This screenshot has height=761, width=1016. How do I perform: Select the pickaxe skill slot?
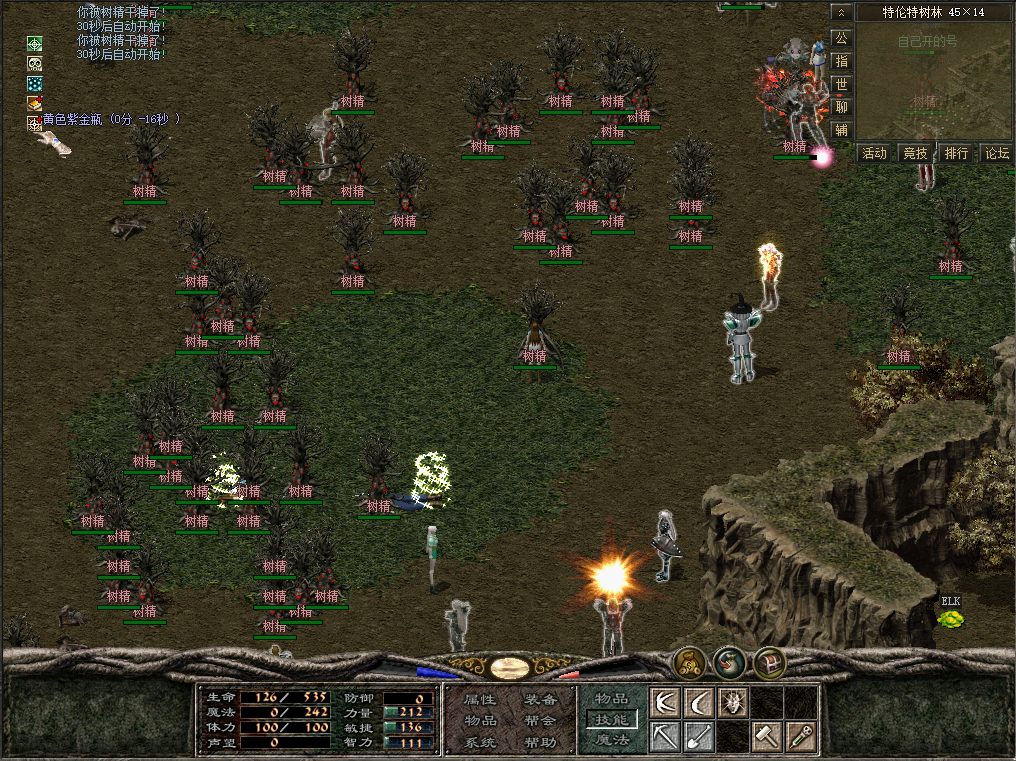[x=665, y=737]
